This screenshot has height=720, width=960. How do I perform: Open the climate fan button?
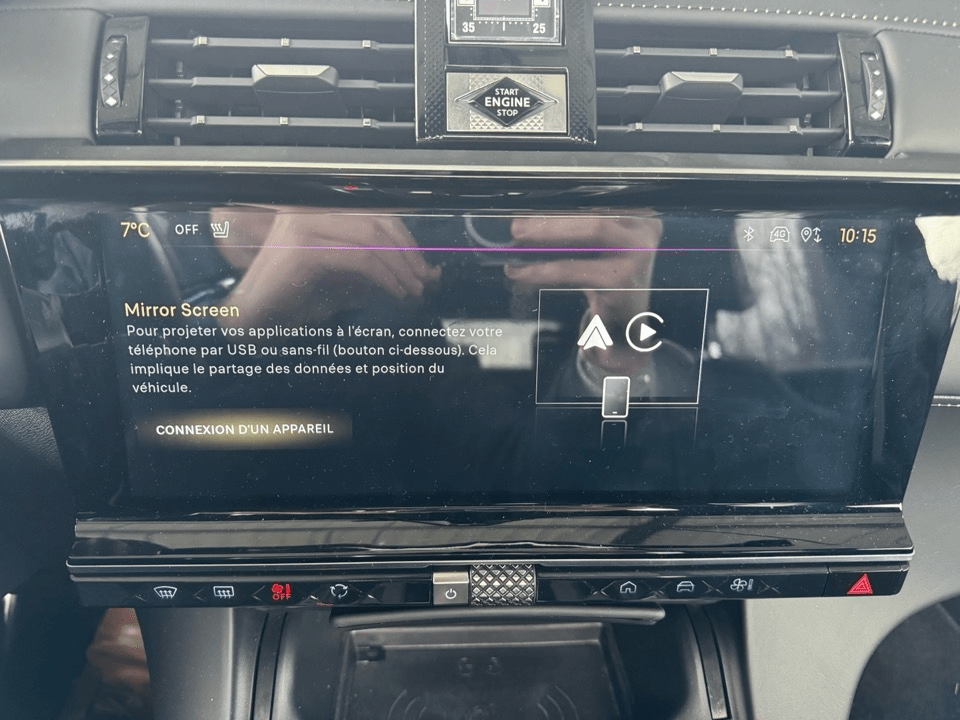742,588
